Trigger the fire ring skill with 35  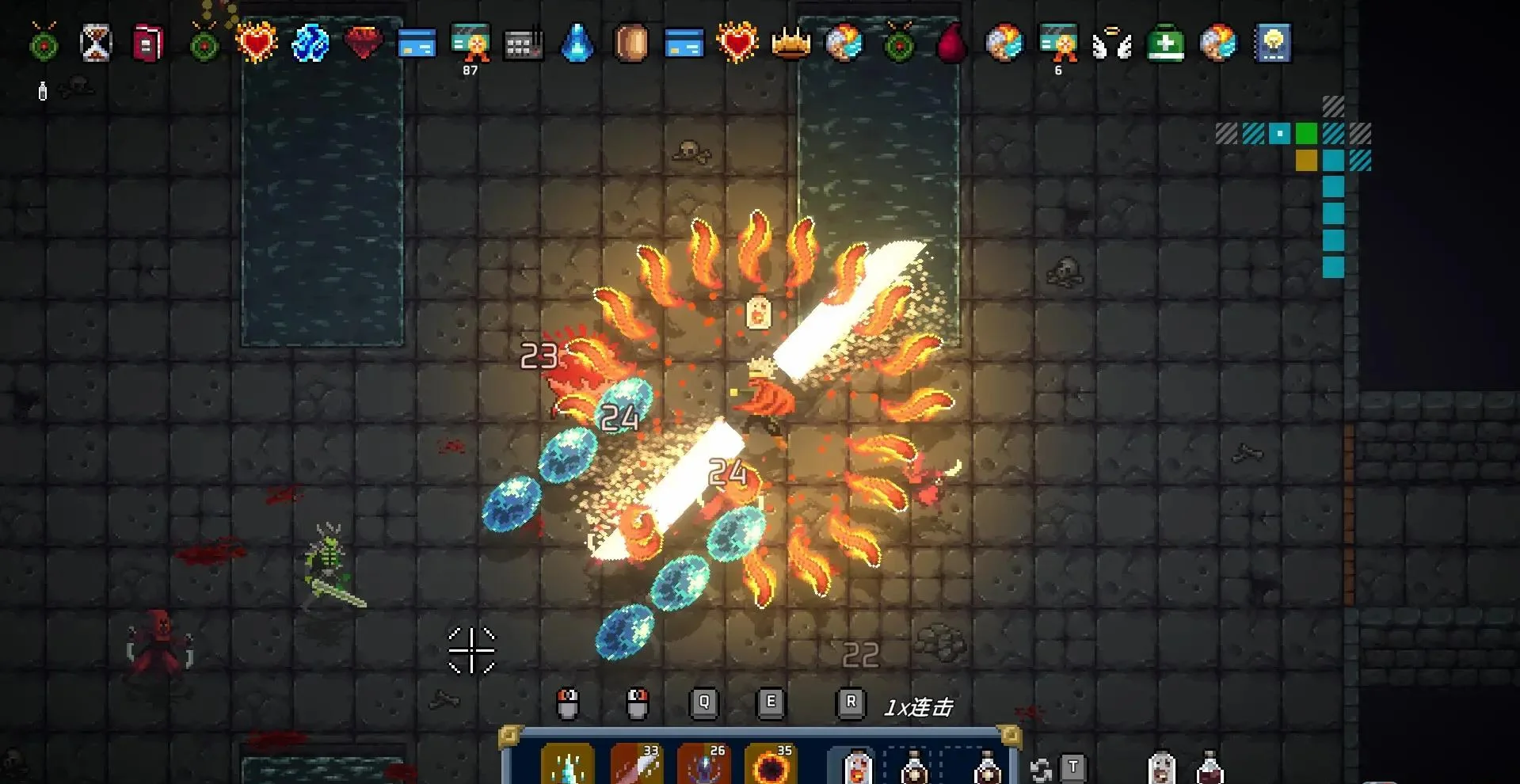pos(771,765)
